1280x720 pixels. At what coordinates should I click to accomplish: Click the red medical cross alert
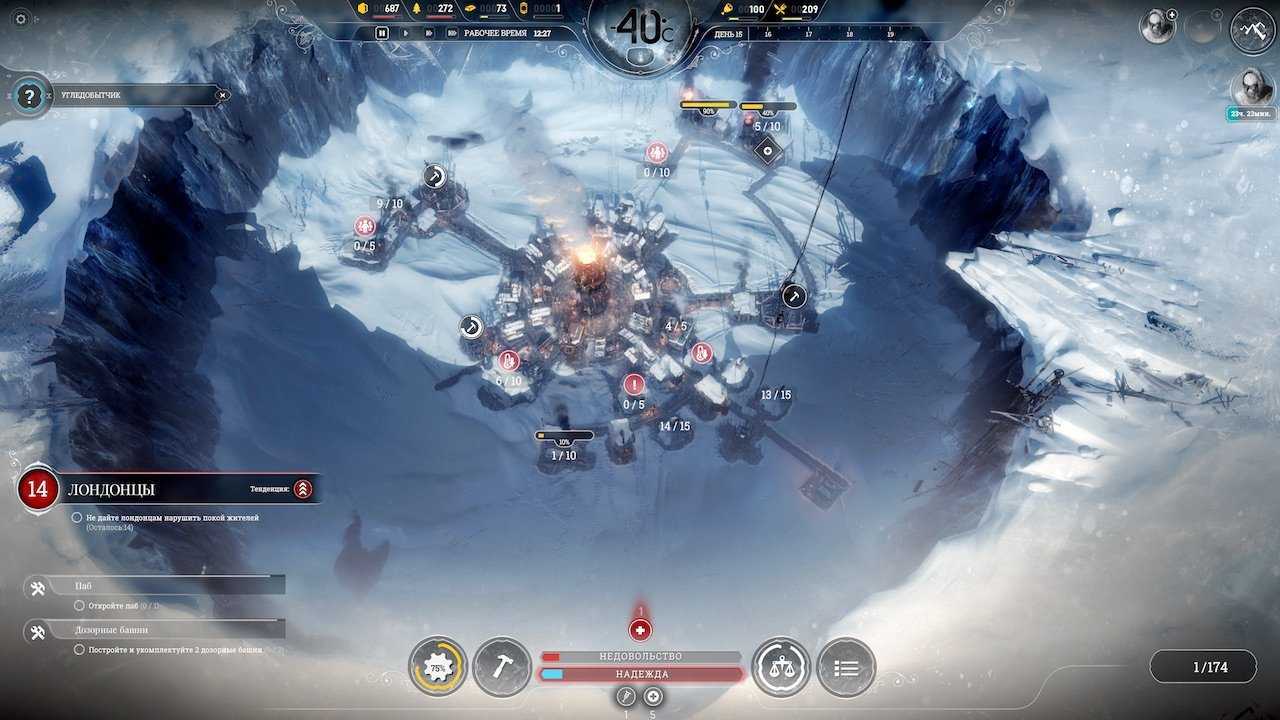640,630
